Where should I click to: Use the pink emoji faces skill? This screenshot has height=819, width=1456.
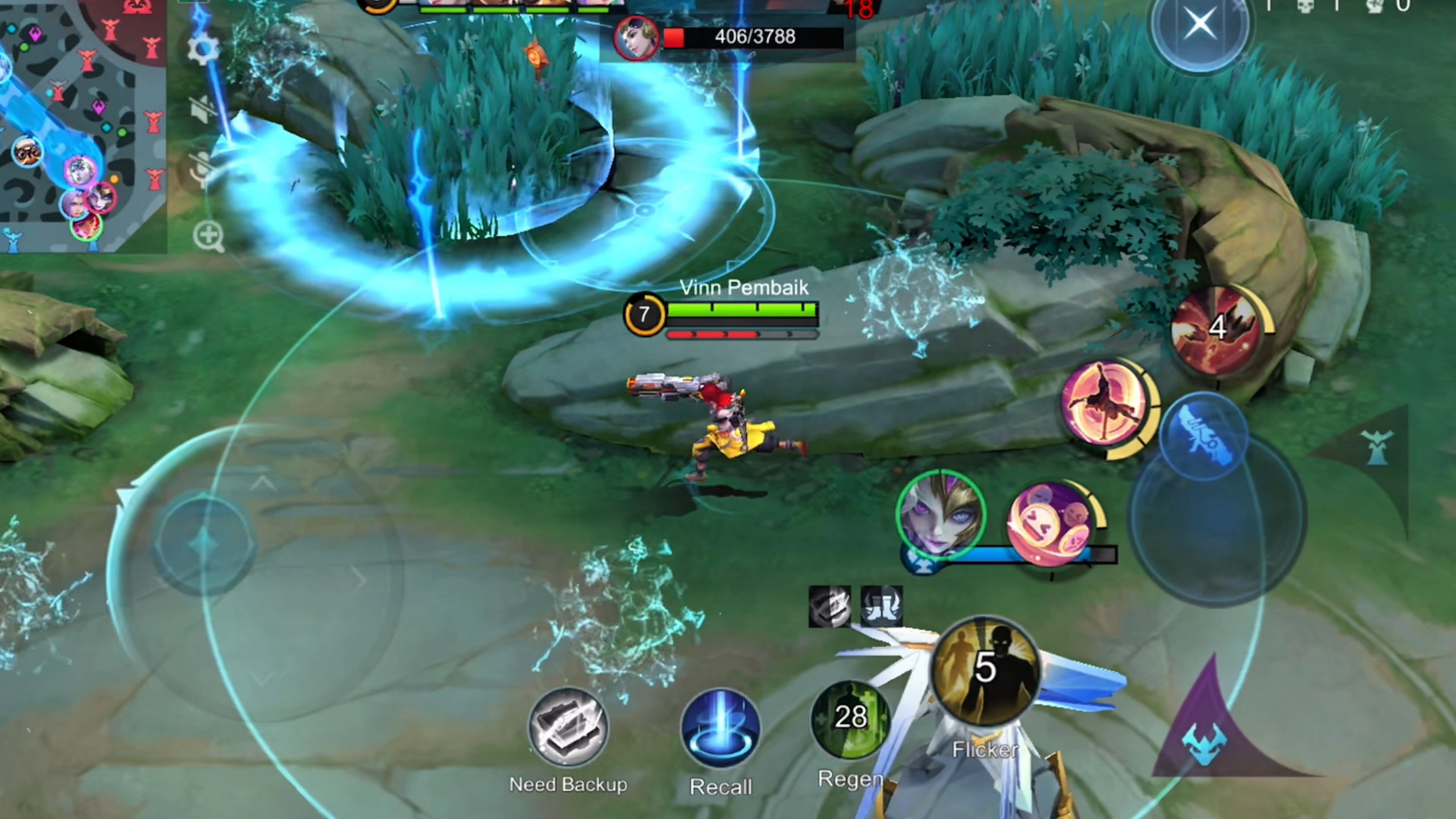(x=1051, y=523)
